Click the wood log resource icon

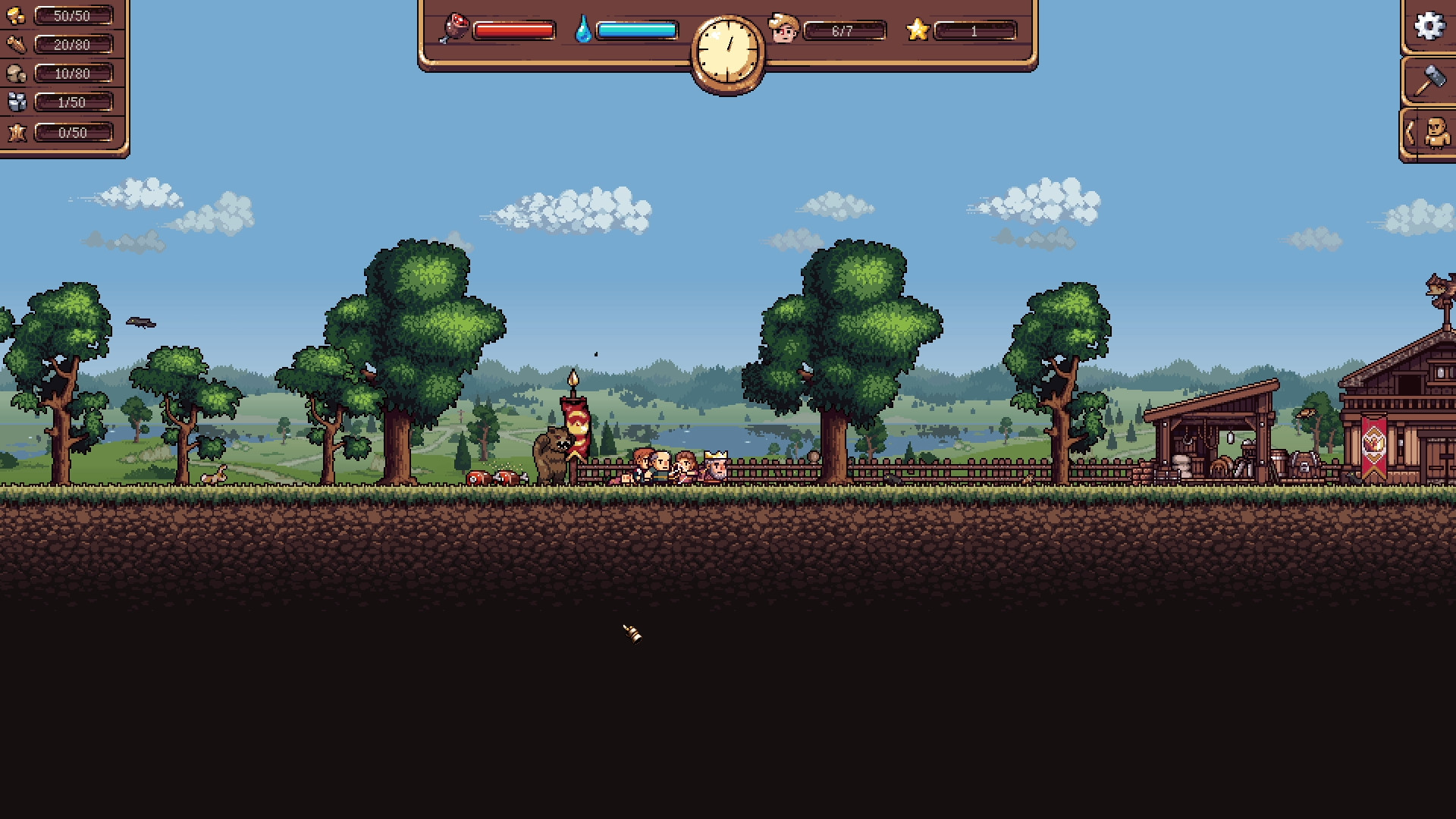point(17,44)
